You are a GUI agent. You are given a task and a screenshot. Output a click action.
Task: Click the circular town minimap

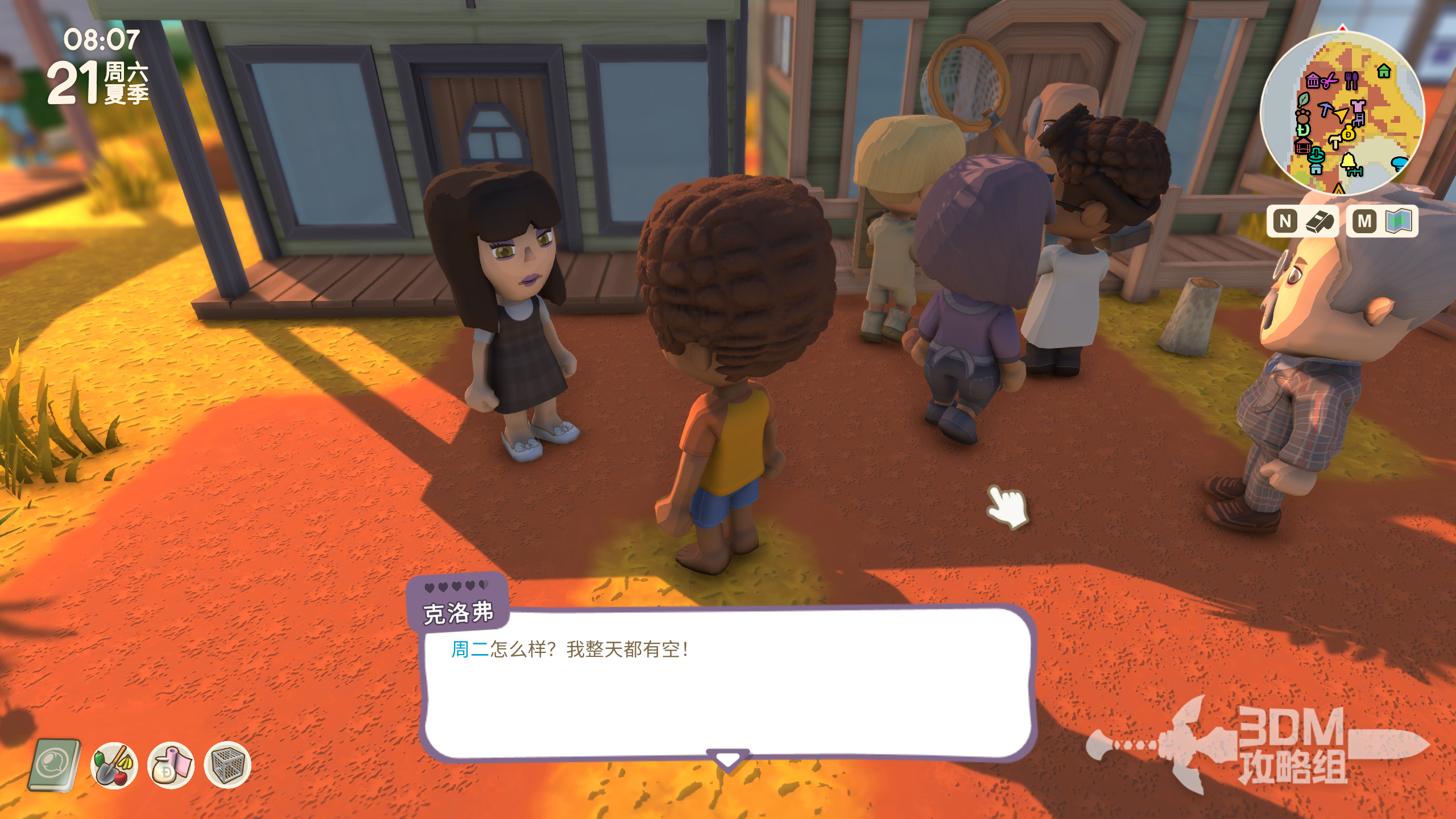click(1342, 113)
